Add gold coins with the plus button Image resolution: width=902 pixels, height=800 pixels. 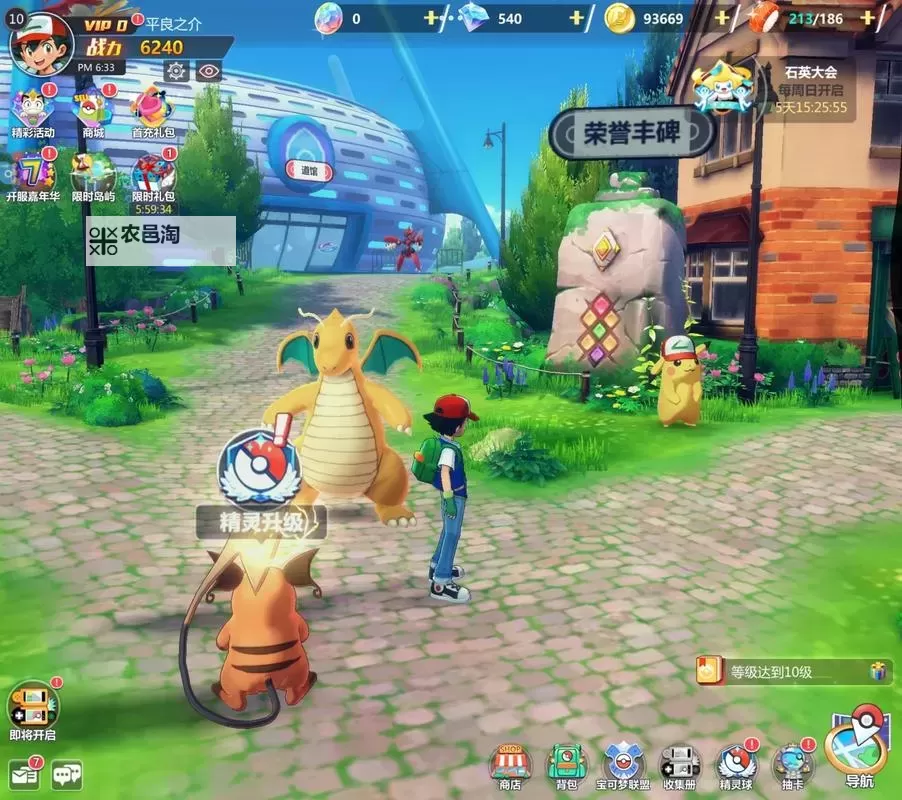click(721, 18)
